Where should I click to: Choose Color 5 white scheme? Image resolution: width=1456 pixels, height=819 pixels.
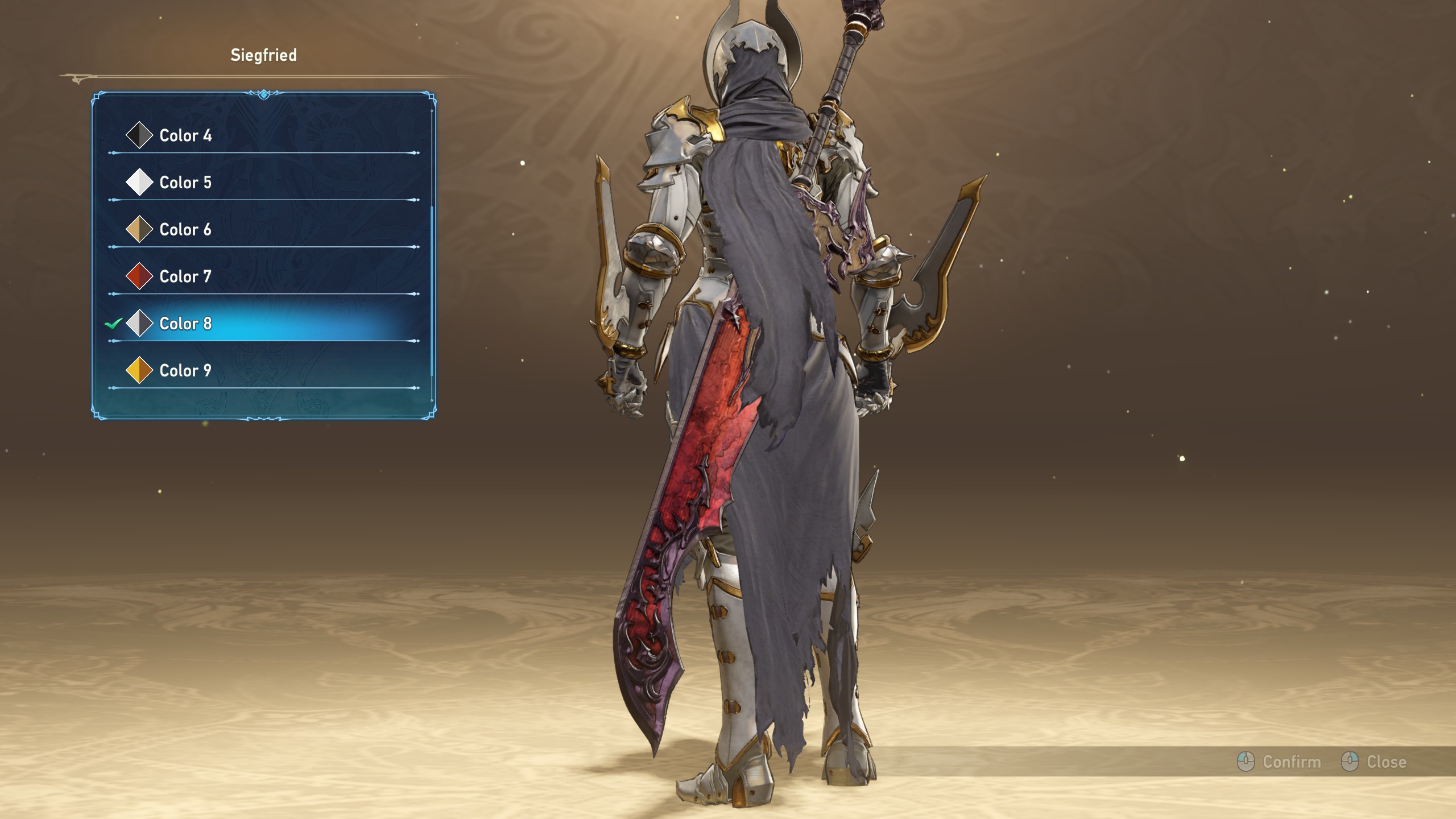click(x=185, y=183)
